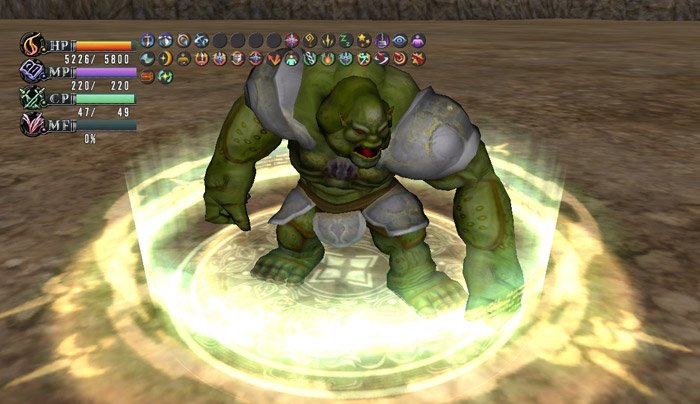Select the gray shield with orange ring icon
The image size is (700, 404).
237,58
